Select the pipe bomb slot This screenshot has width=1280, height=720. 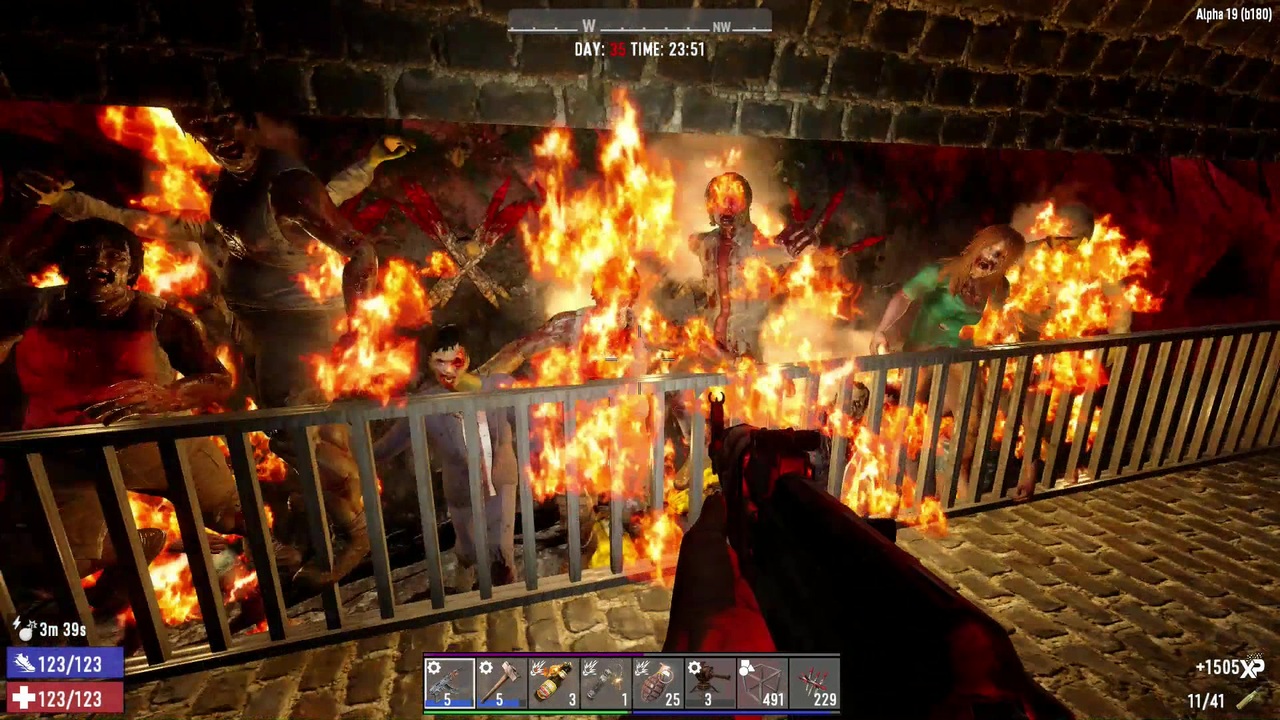[605, 683]
